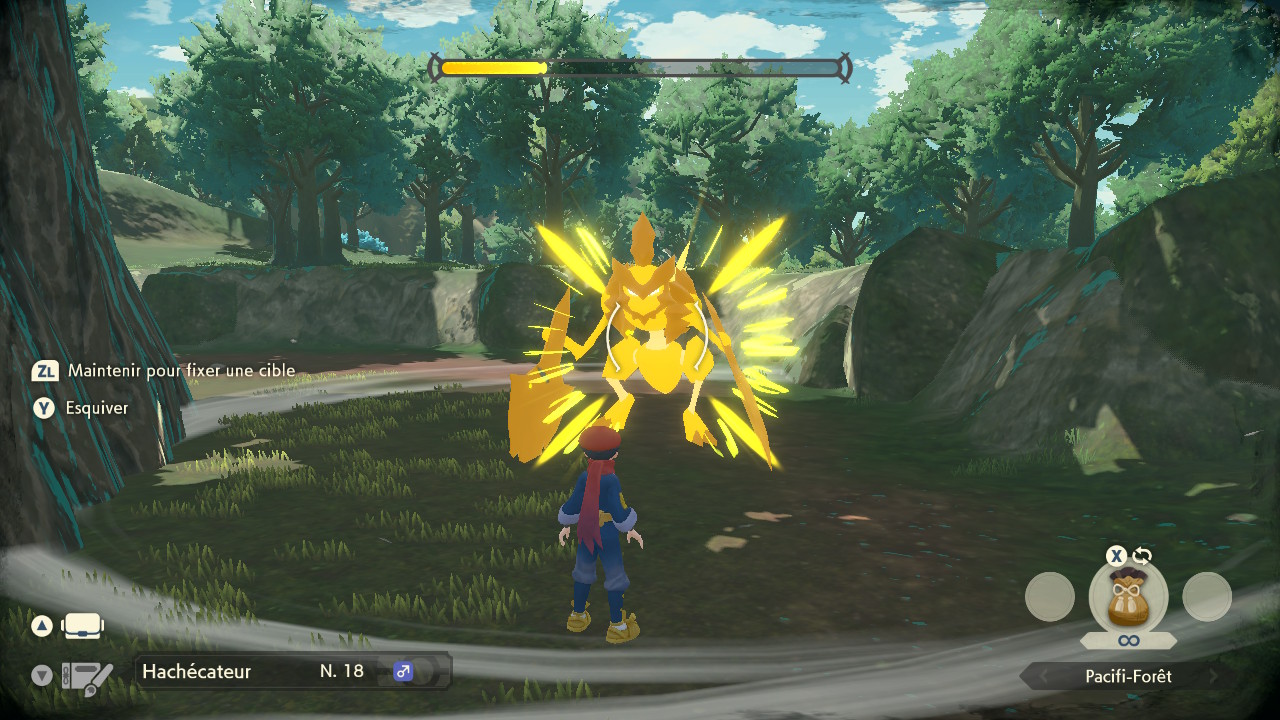
Task: Select the Hachécateur N. 18 Pokémon plate
Action: pos(292,671)
